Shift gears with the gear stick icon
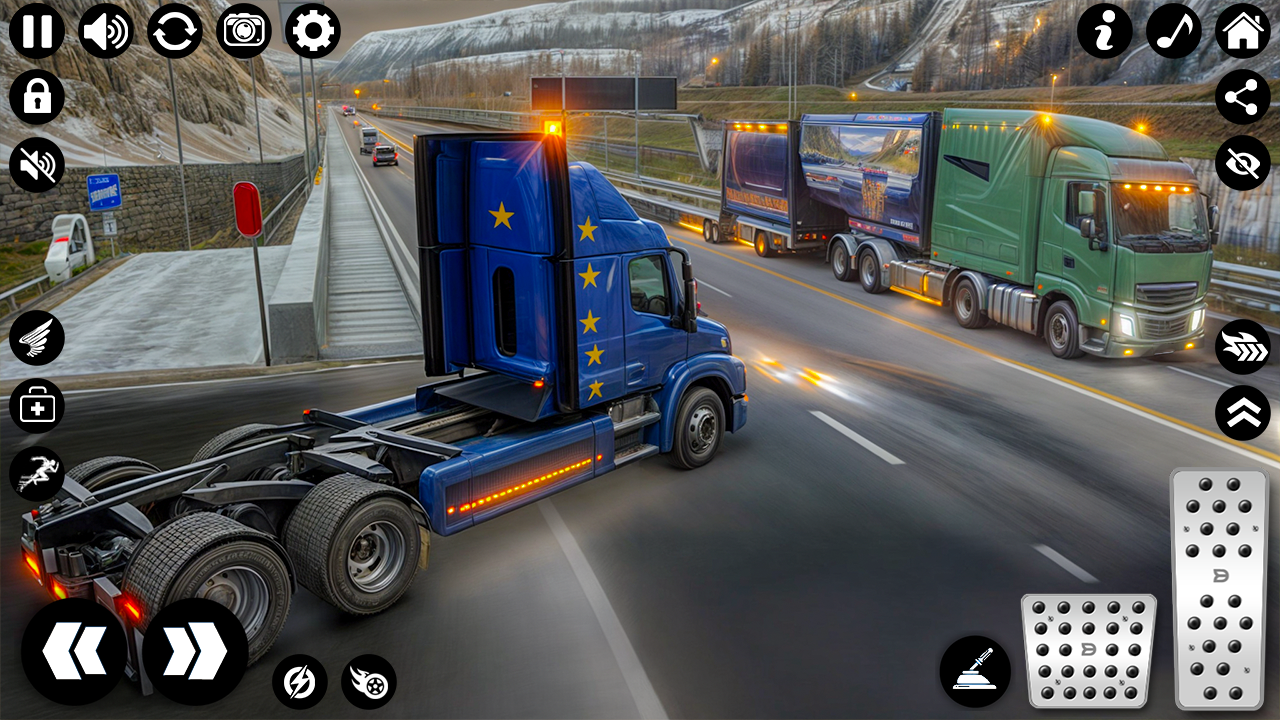 pyautogui.click(x=975, y=671)
